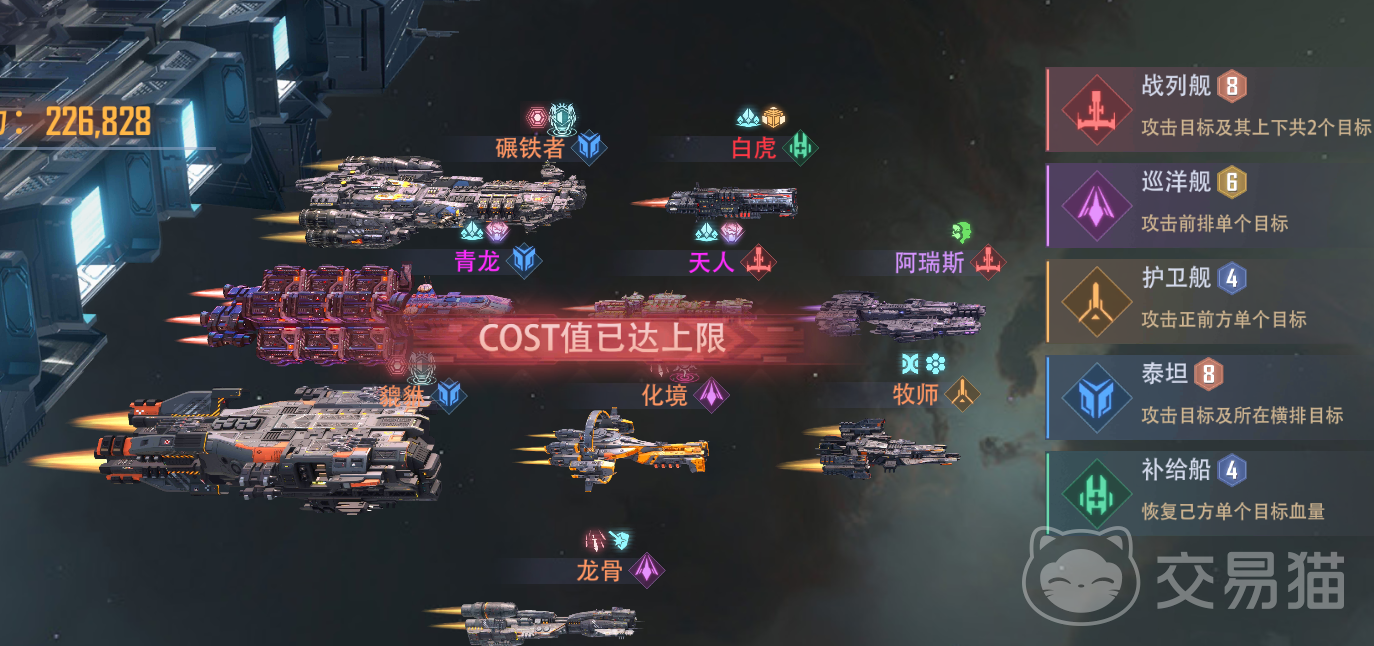Image resolution: width=1374 pixels, height=646 pixels.
Task: Select the 碾铁者 titan ship
Action: [440, 198]
